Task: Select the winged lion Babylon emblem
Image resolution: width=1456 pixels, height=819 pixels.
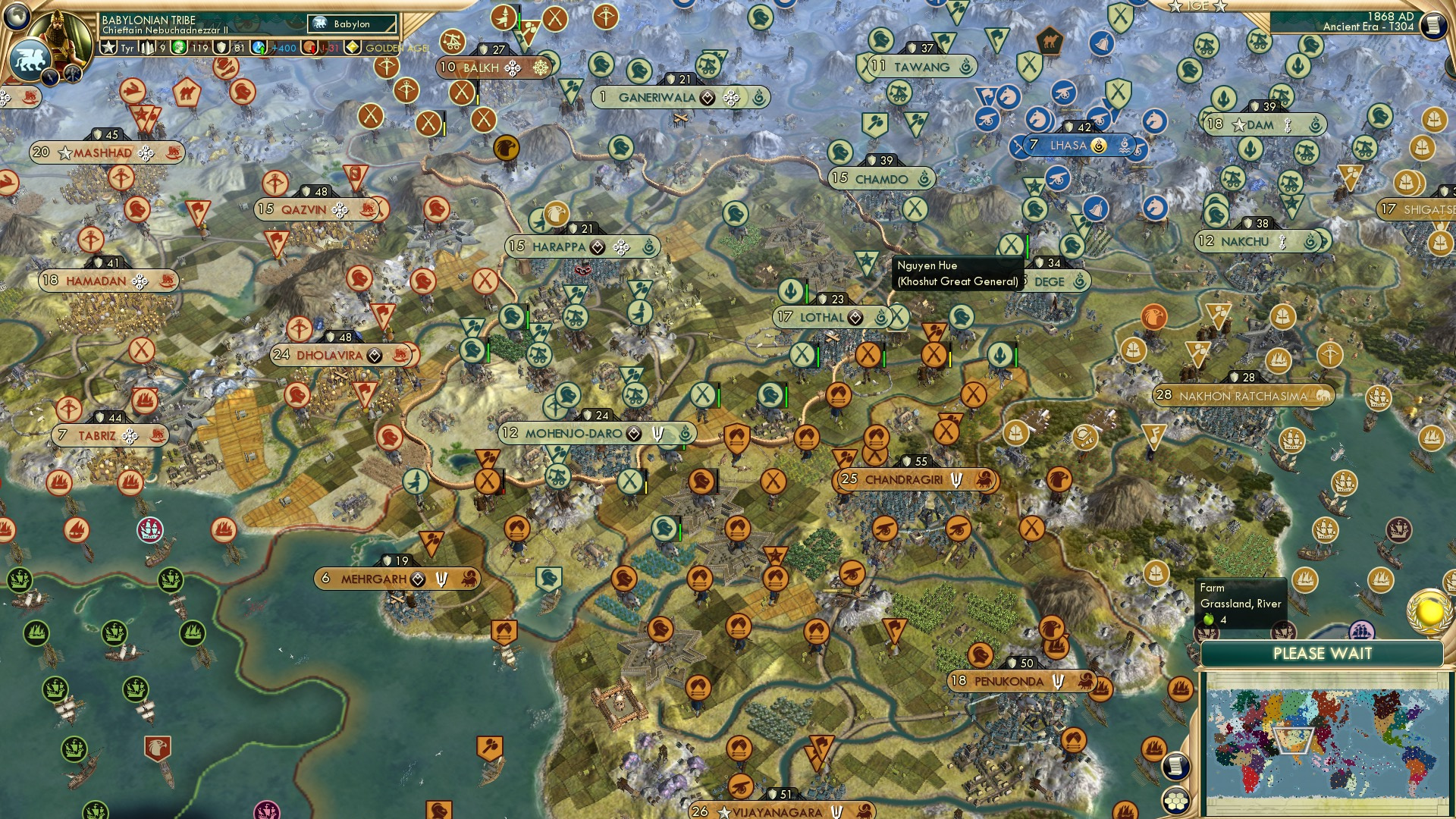Action: [31, 59]
